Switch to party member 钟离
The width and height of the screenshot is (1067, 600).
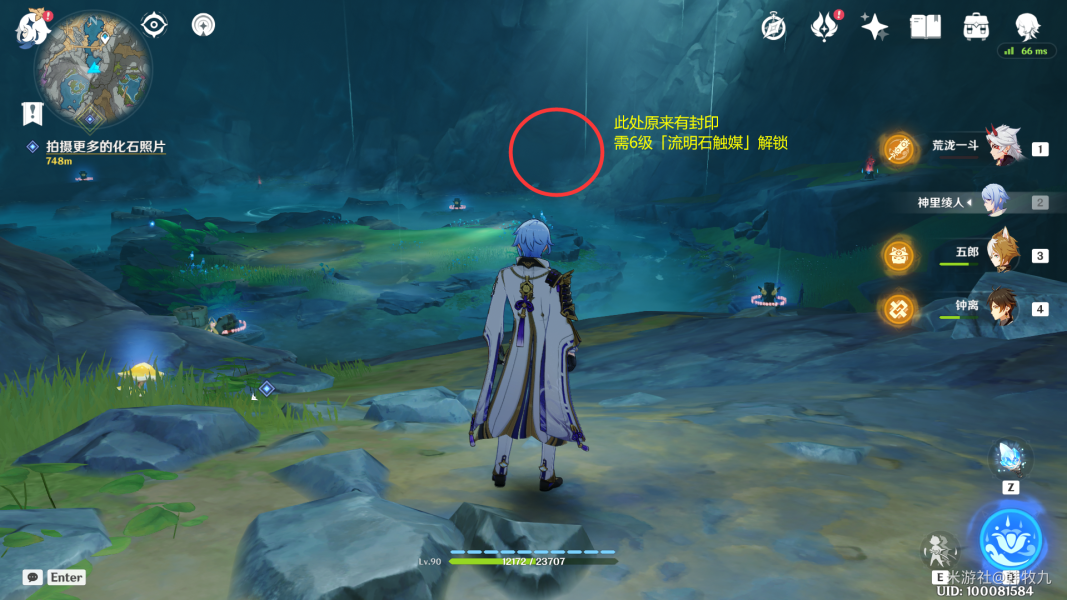pyautogui.click(x=1002, y=307)
